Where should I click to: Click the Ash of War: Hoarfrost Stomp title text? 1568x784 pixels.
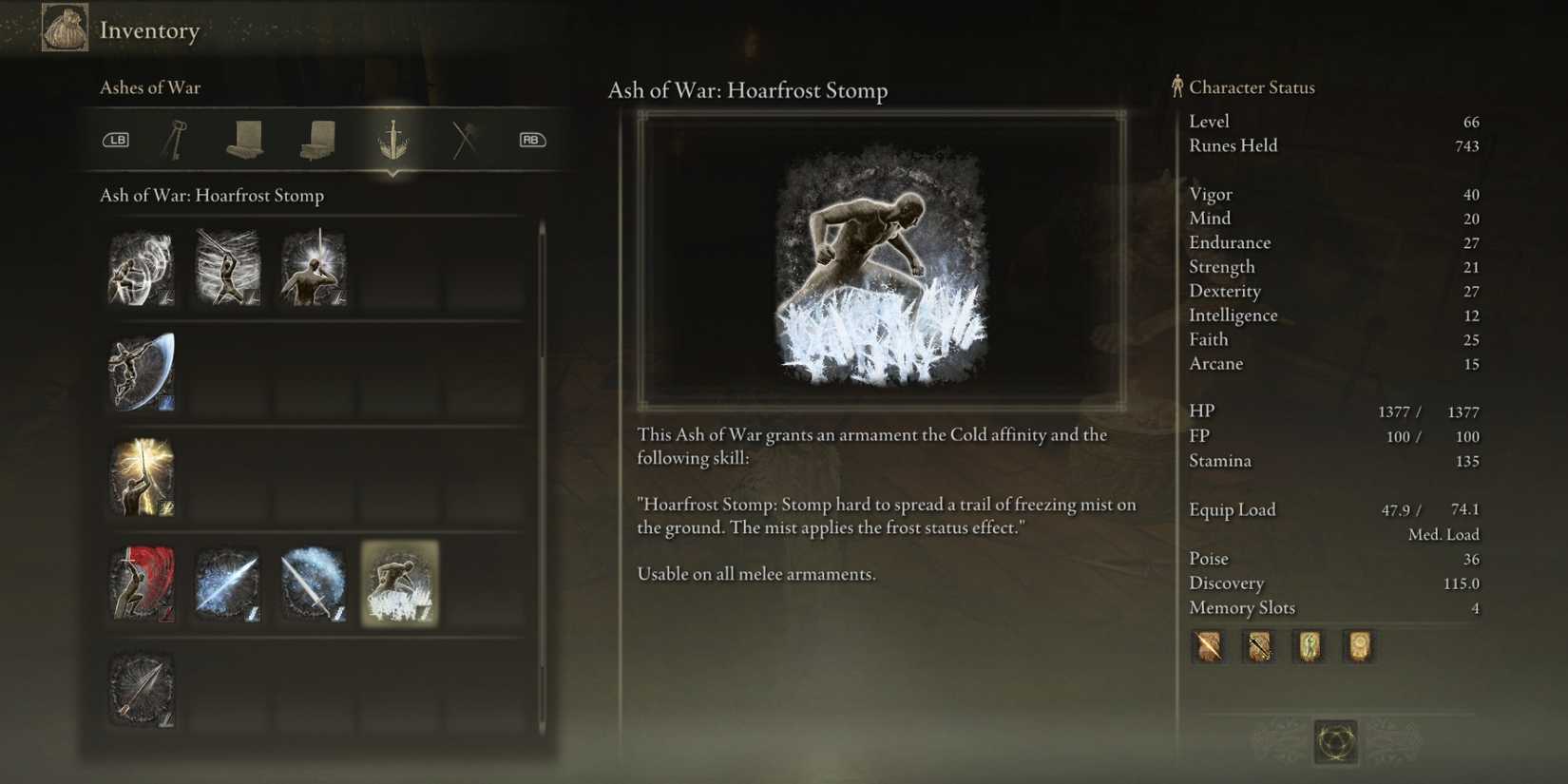[x=748, y=90]
